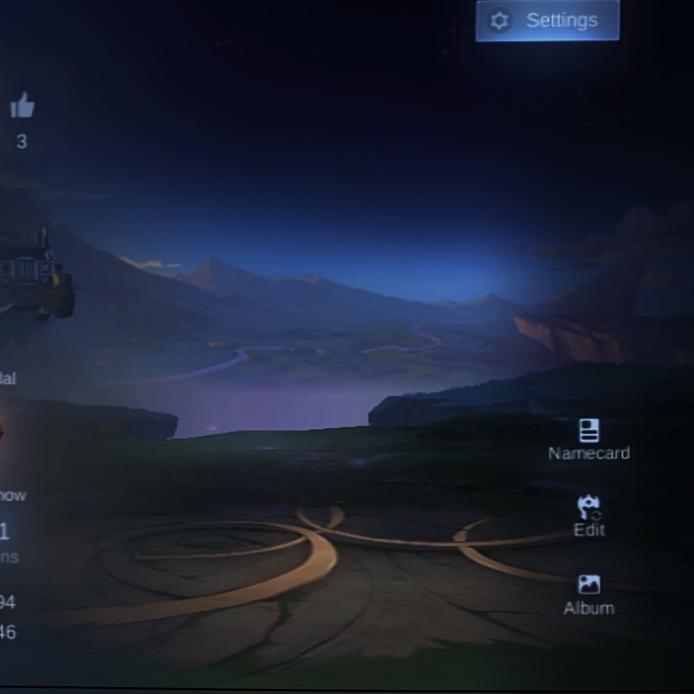
Task: Give a thumbs-up like
Action: tap(22, 106)
